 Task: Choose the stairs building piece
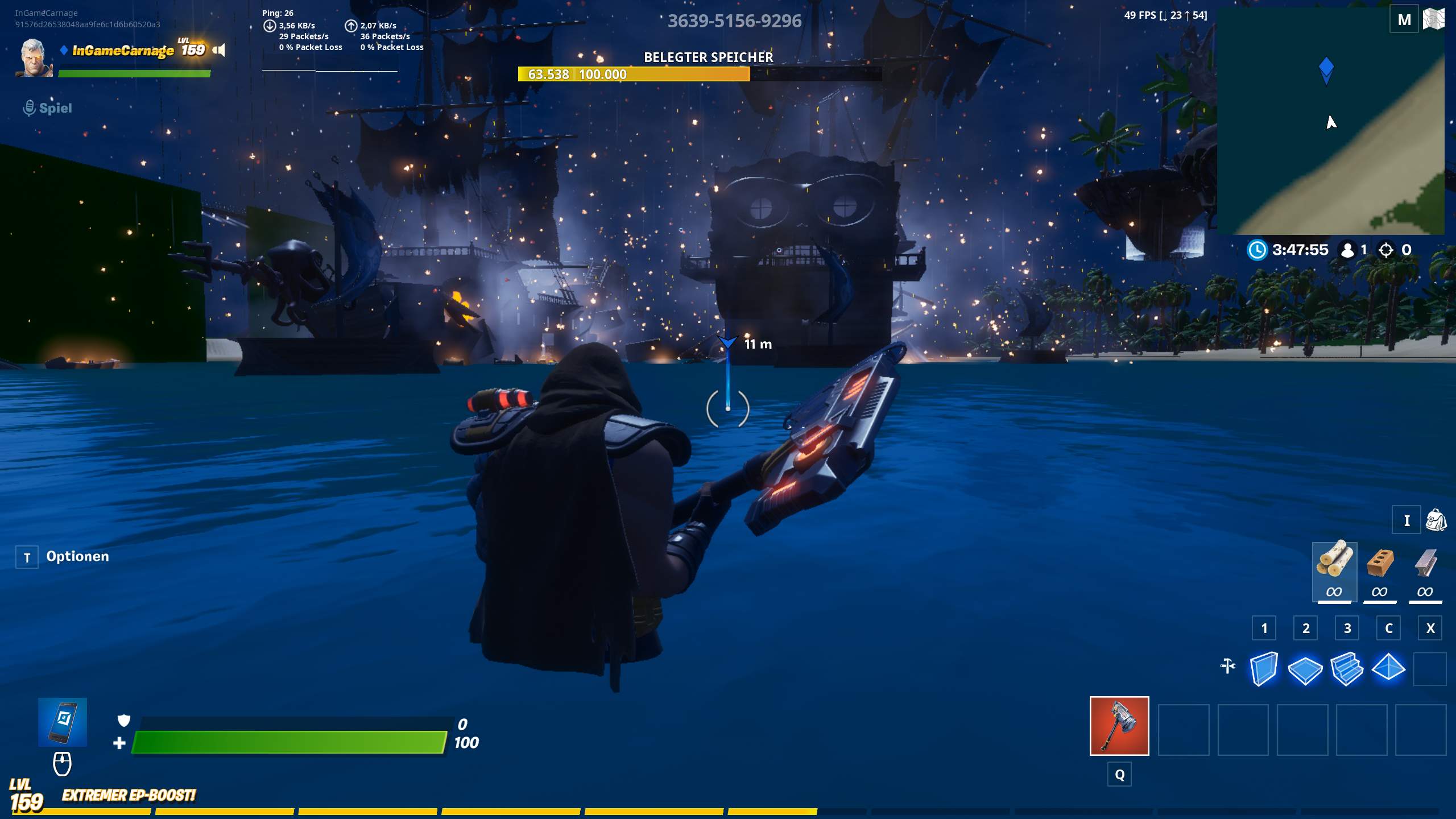pos(1347,669)
